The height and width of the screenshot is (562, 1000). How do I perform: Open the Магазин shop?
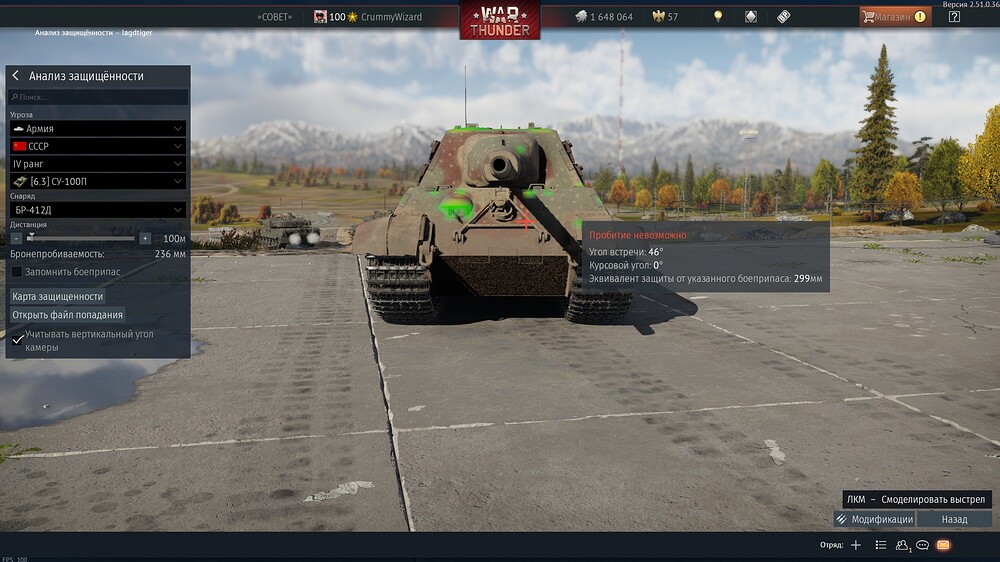pyautogui.click(x=894, y=16)
